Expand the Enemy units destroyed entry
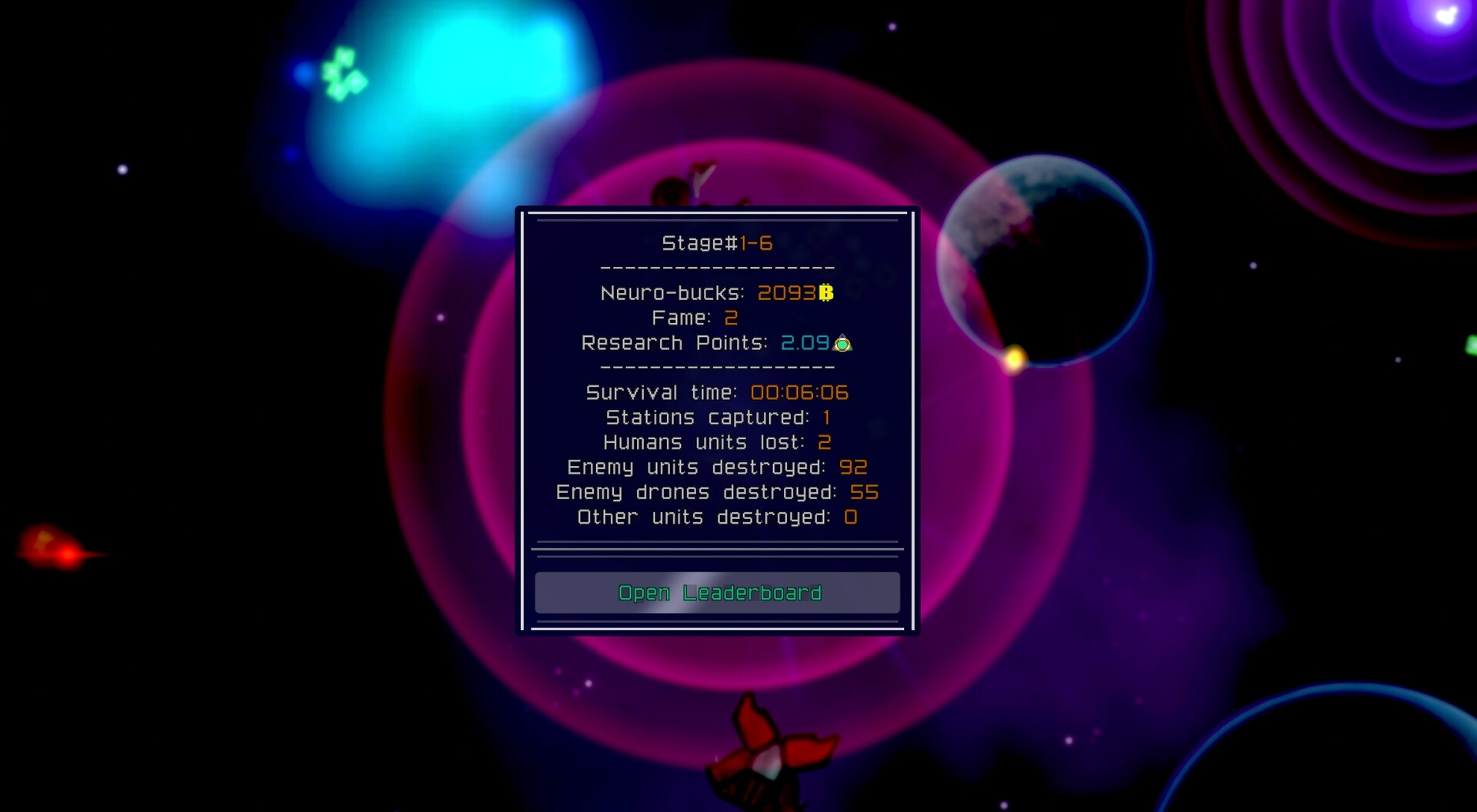Image resolution: width=1477 pixels, height=812 pixels. tap(717, 467)
